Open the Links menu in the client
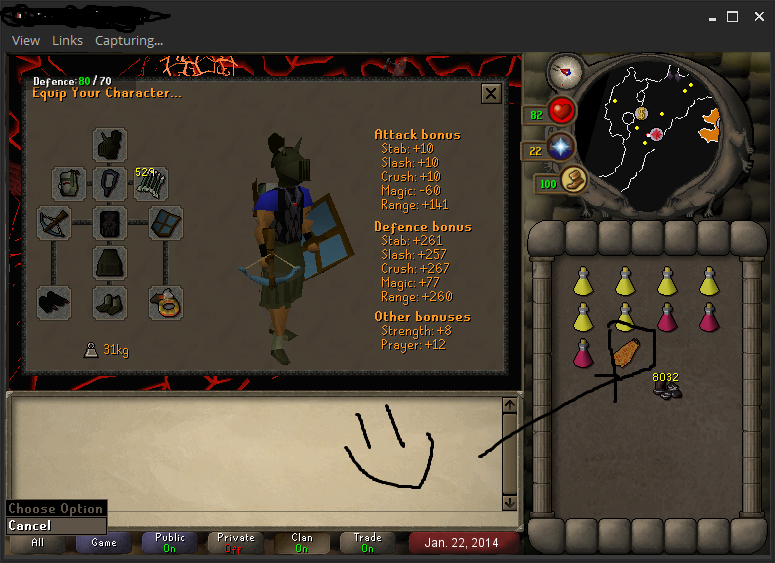 pos(67,40)
